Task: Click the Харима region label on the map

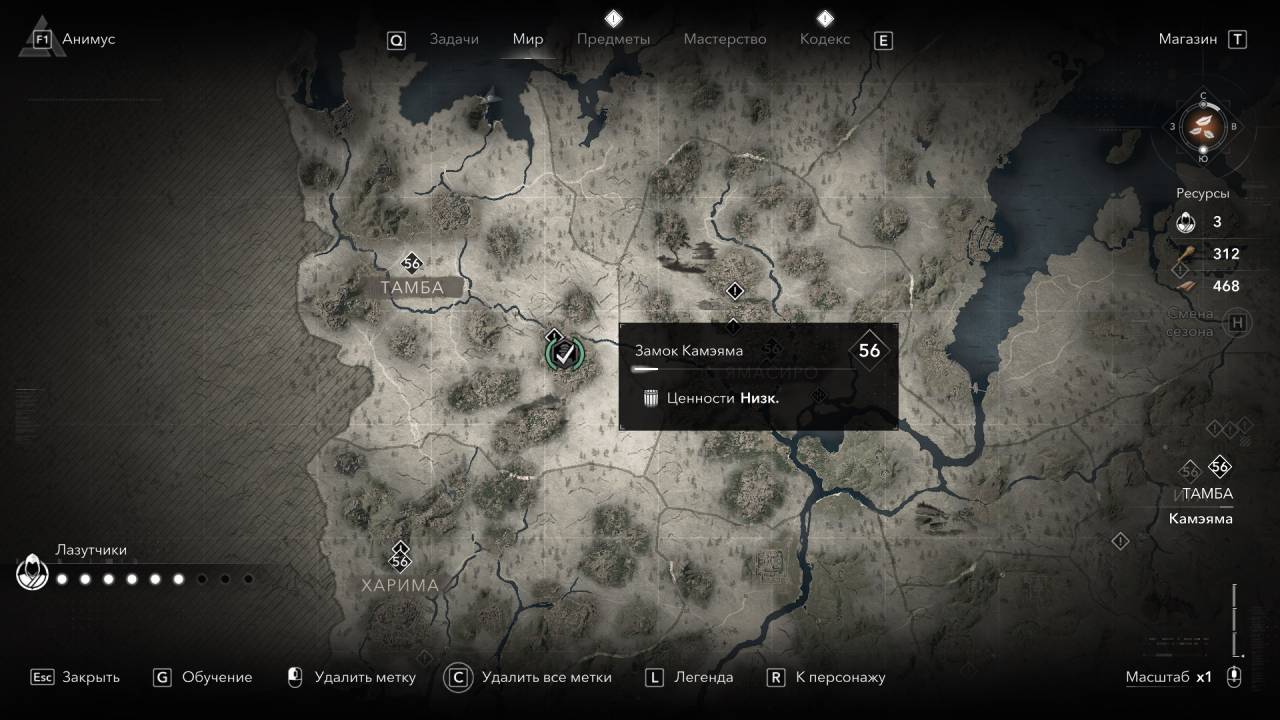Action: coord(400,585)
